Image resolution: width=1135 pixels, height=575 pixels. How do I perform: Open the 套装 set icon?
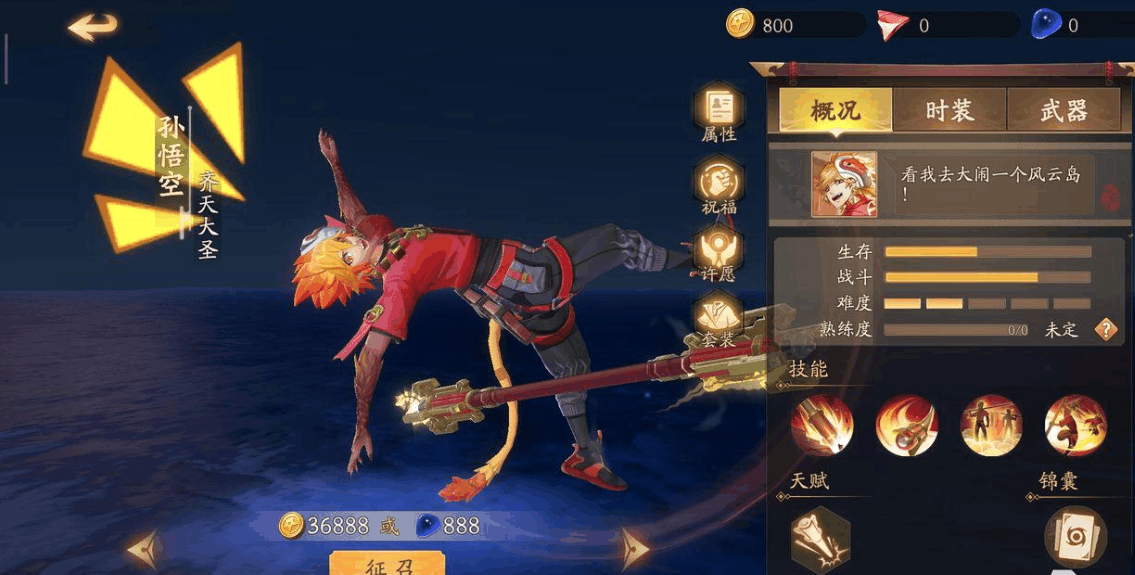[x=719, y=316]
